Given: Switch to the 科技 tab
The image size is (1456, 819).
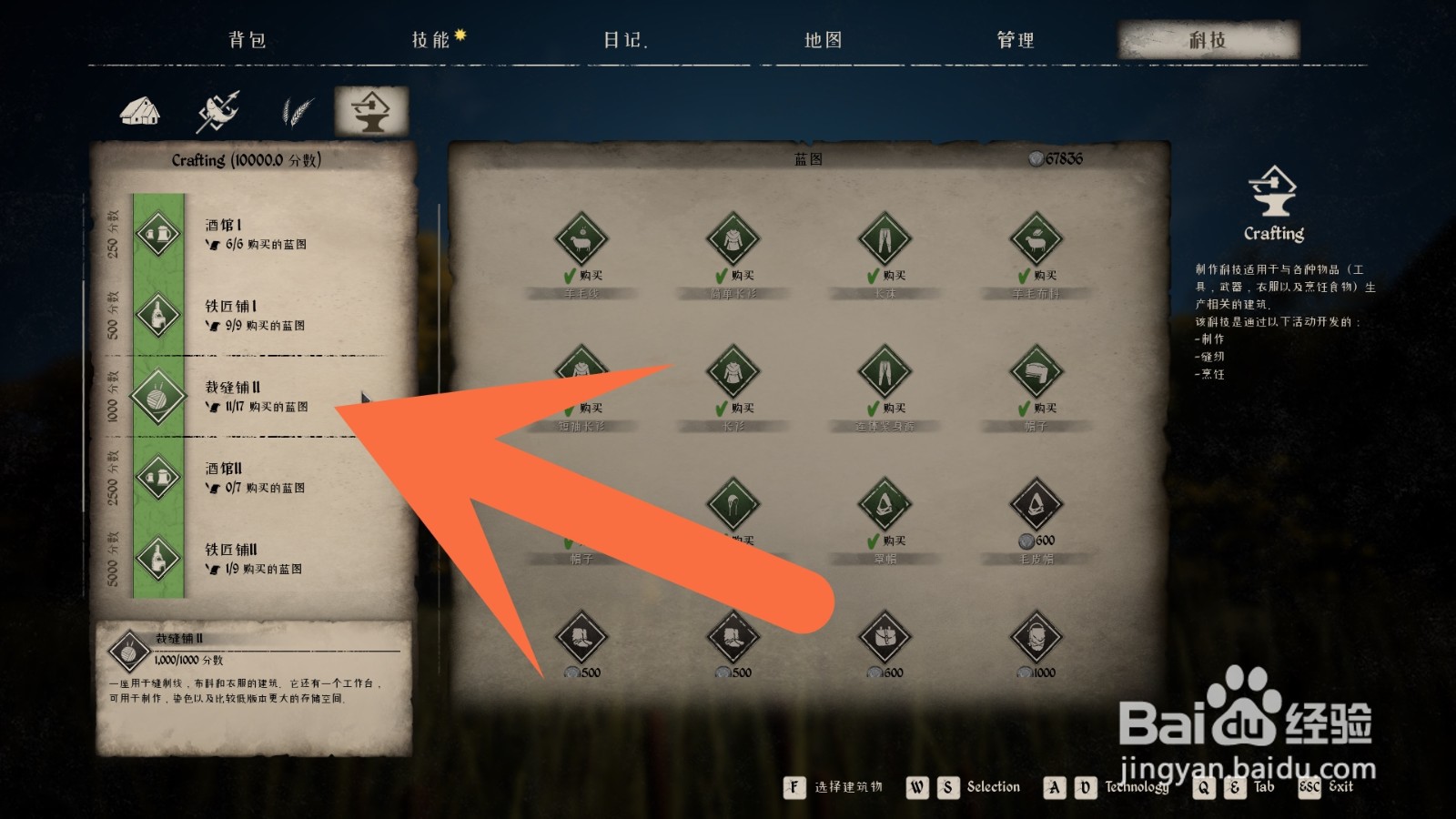Looking at the screenshot, I should (1209, 39).
